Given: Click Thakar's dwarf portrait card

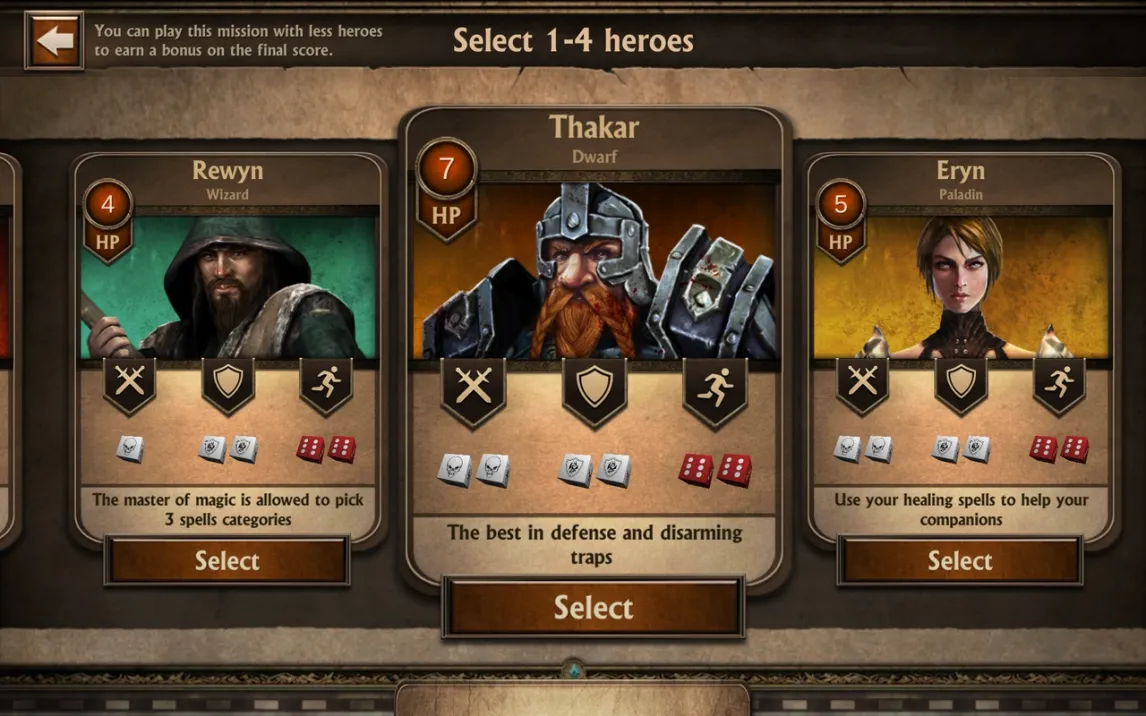Looking at the screenshot, I should tap(594, 272).
